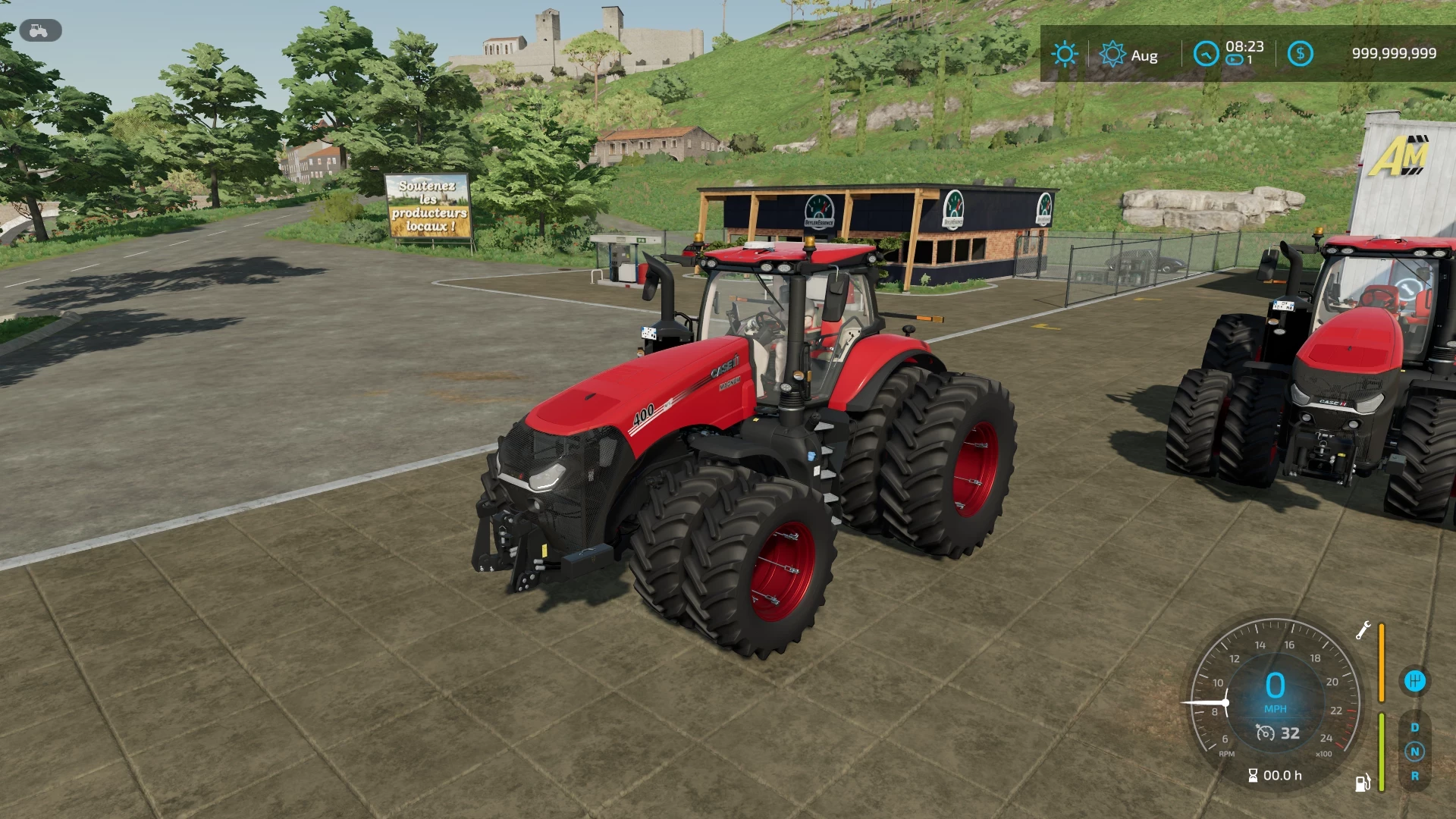Click the dollar sign money icon
Screen dimensions: 1456x819
tap(1301, 53)
